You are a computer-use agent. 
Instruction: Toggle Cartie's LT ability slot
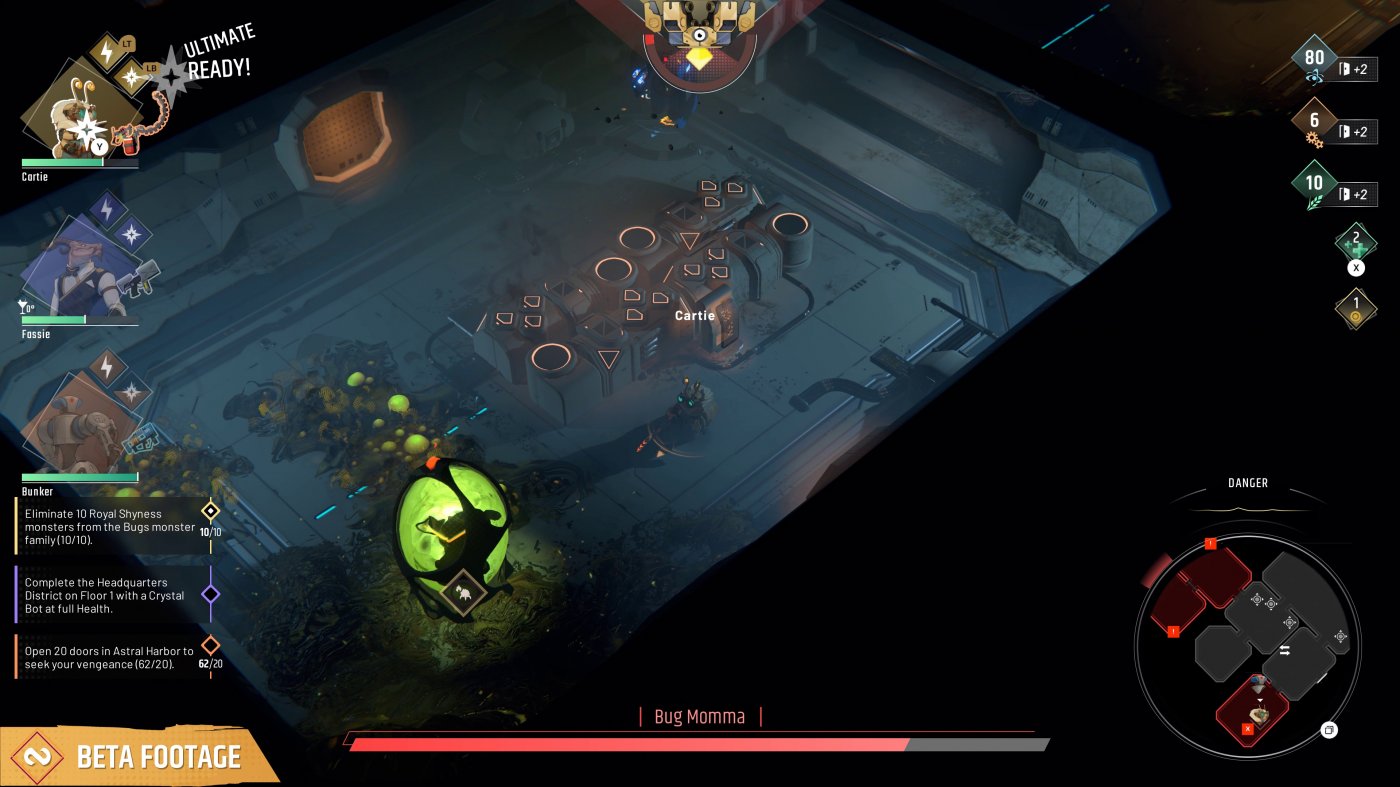tap(128, 44)
